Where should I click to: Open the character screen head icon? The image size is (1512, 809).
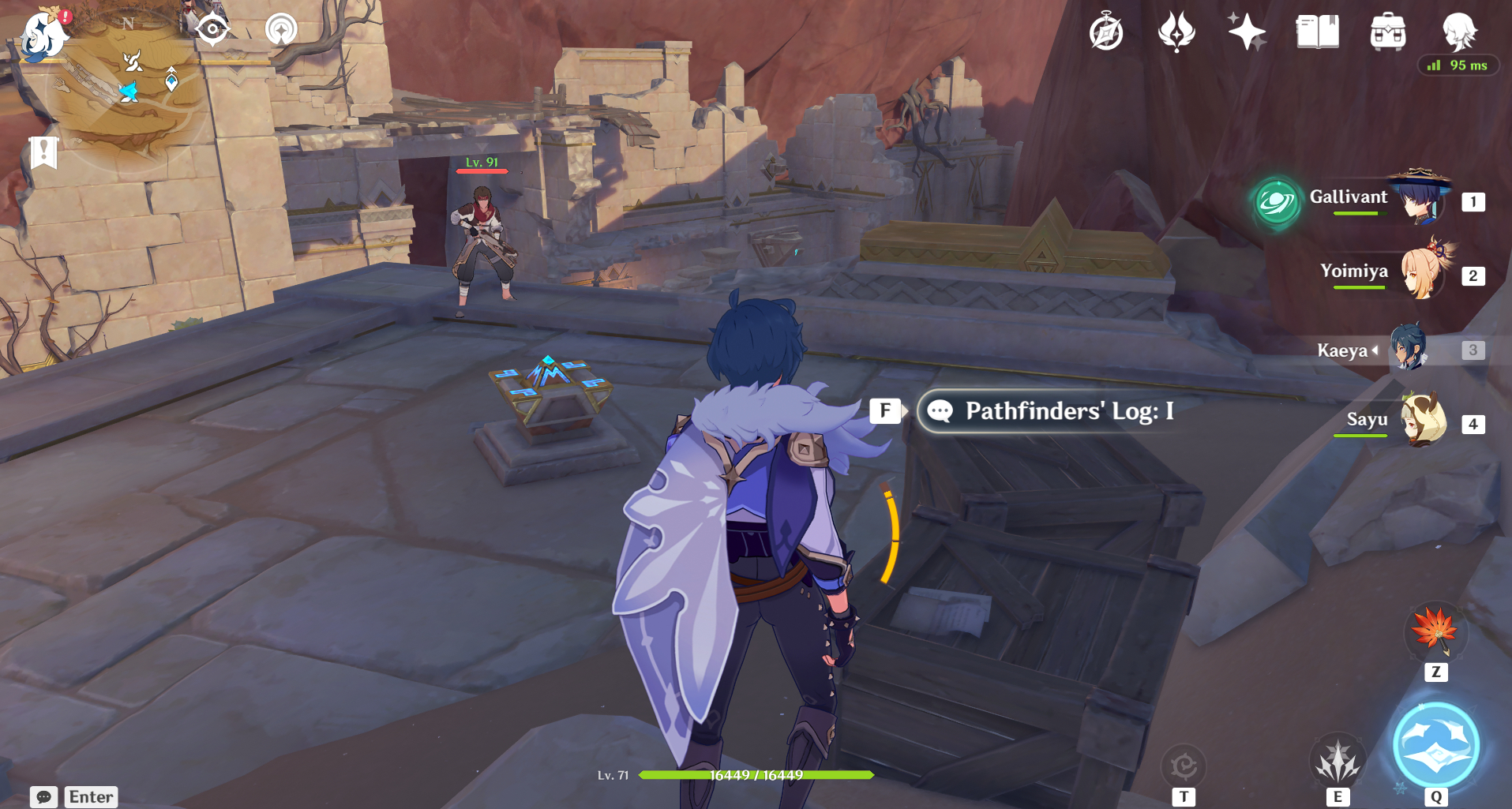coord(1458,33)
